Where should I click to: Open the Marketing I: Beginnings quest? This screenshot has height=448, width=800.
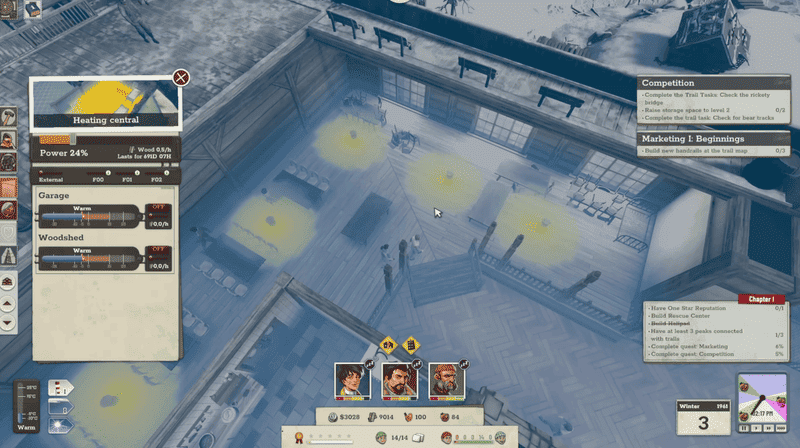(x=691, y=138)
